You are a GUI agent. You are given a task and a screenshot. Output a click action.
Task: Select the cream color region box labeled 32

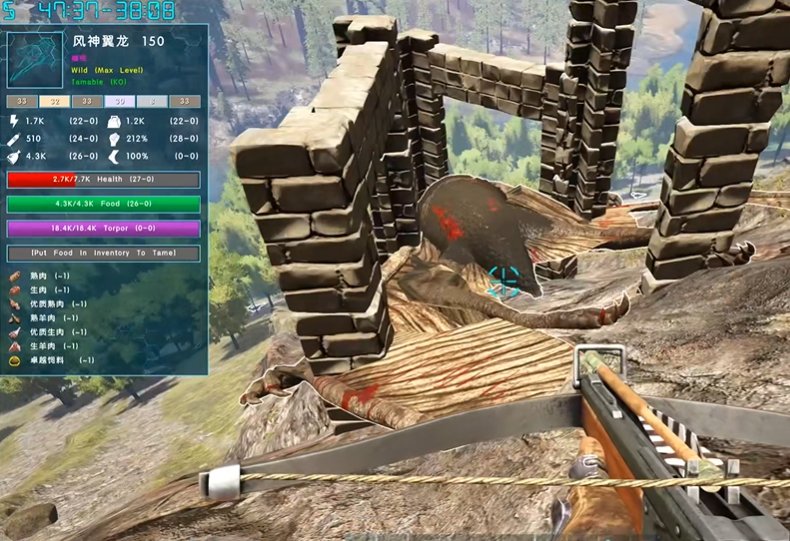coord(54,102)
